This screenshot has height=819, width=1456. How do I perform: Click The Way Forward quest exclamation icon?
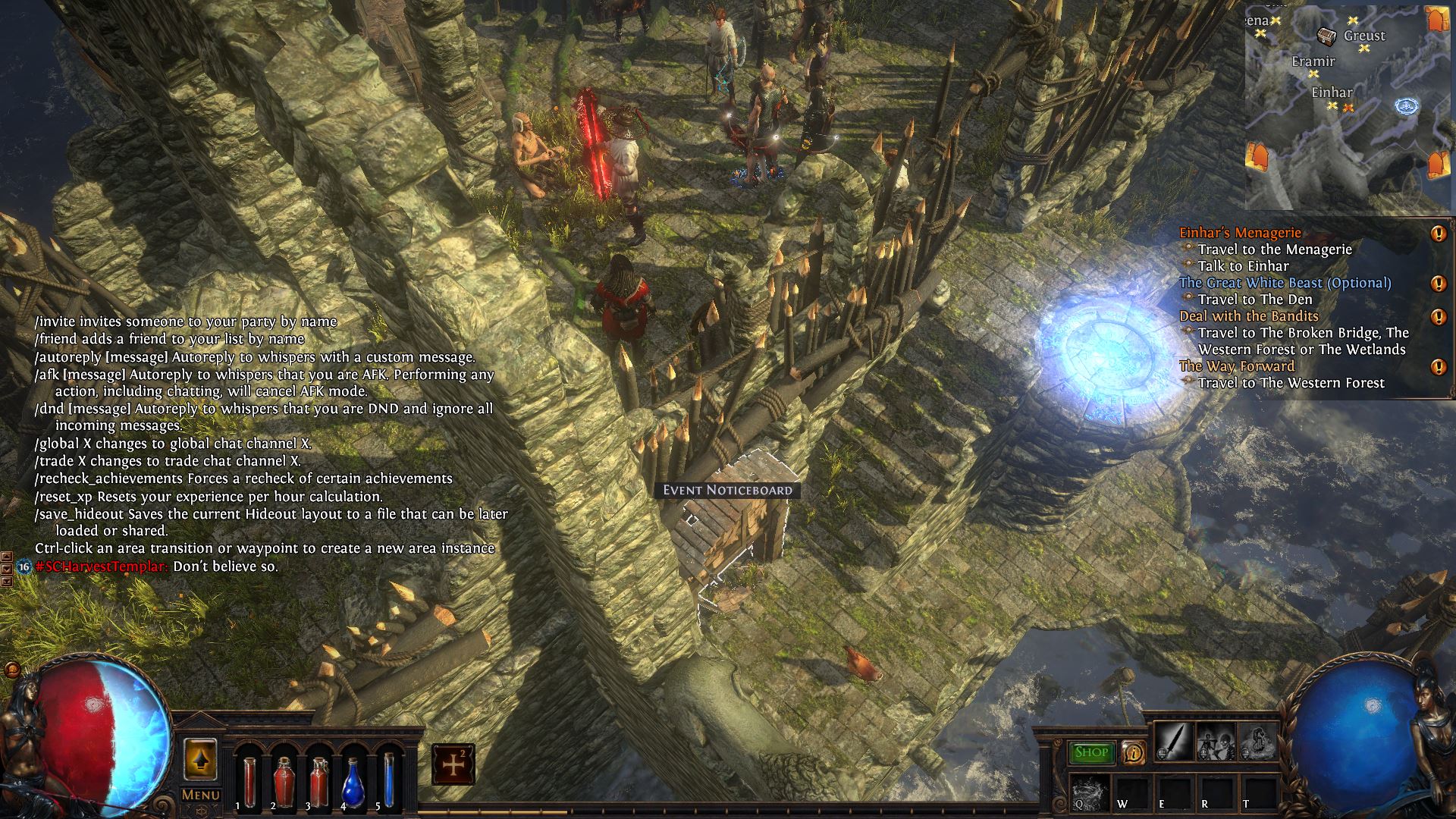pos(1438,367)
